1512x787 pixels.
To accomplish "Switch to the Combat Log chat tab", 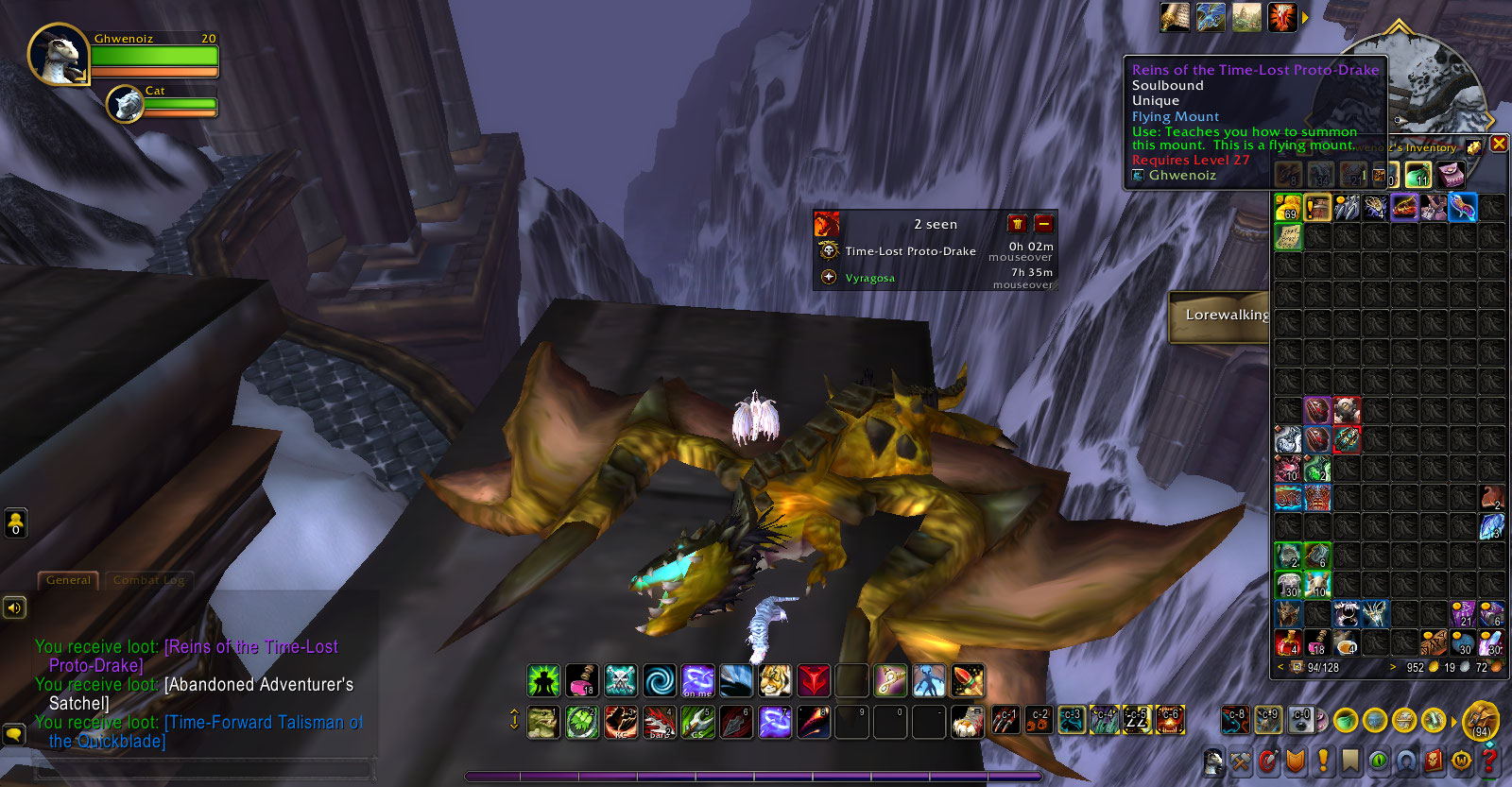I will (x=148, y=580).
